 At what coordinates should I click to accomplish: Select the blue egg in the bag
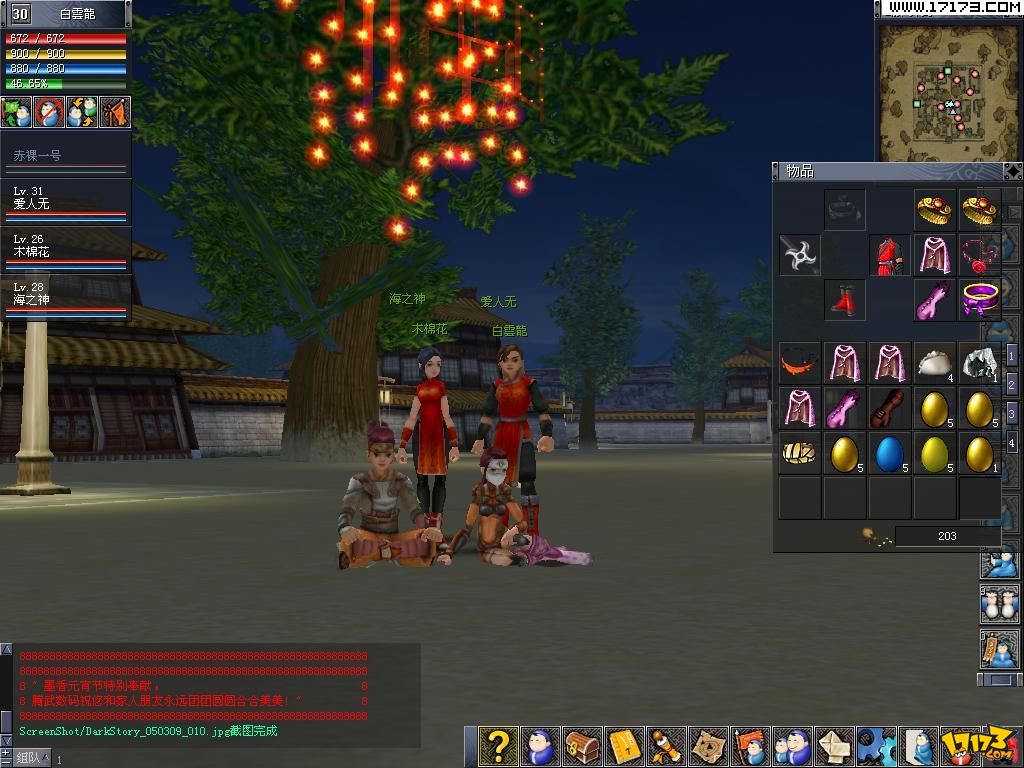[889, 453]
